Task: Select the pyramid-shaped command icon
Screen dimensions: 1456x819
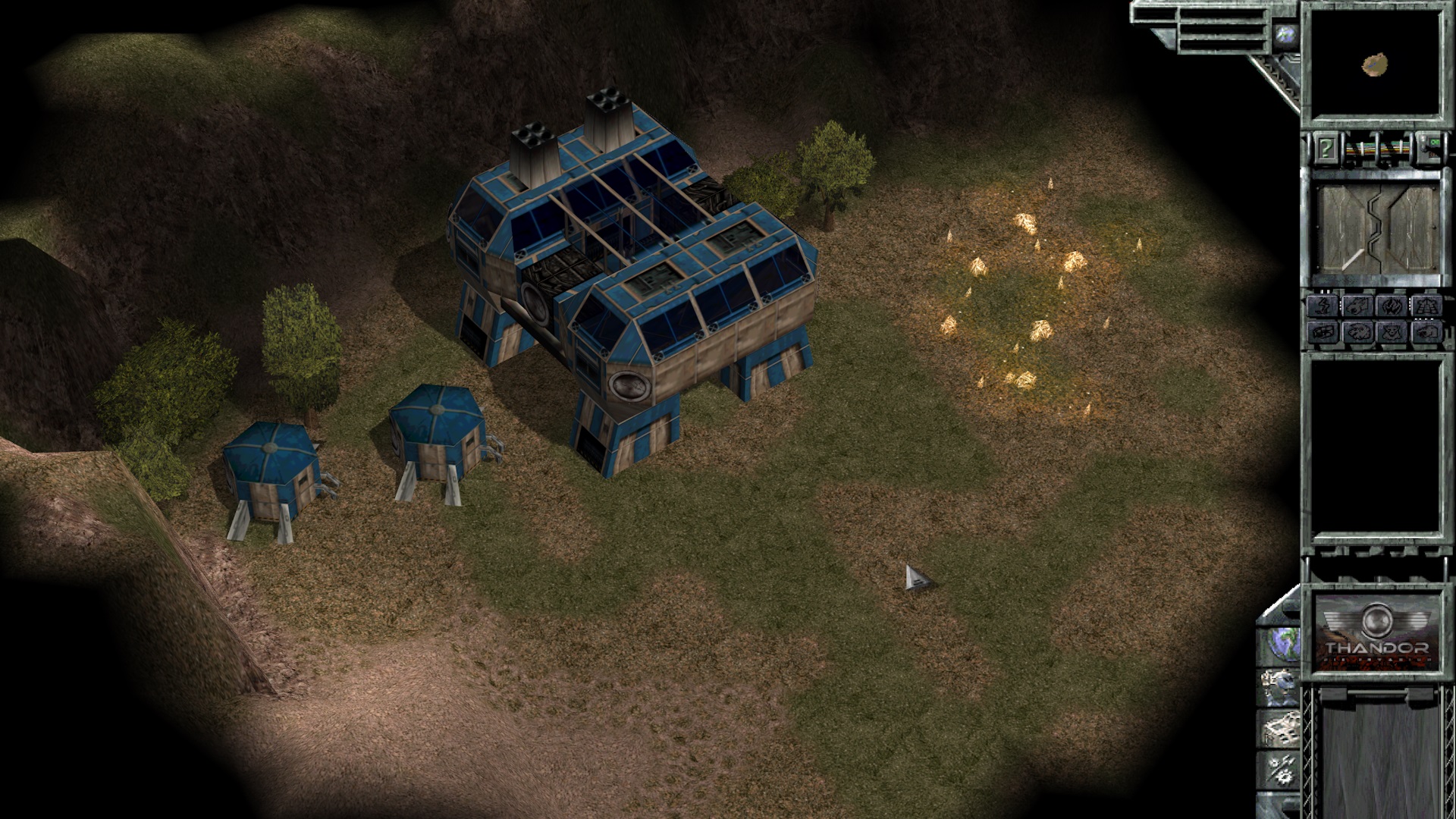Action: pyautogui.click(x=1426, y=306)
